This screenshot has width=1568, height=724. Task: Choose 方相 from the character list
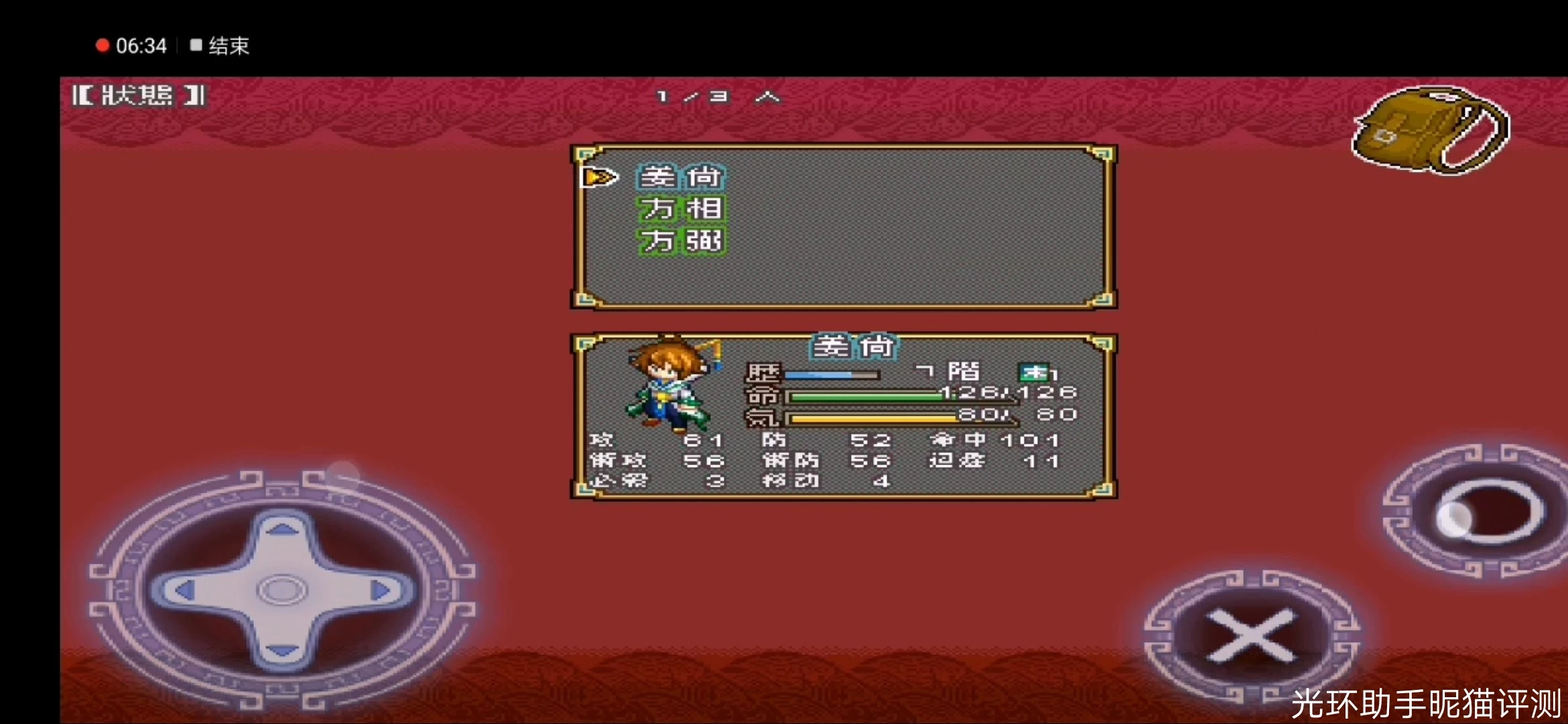681,209
